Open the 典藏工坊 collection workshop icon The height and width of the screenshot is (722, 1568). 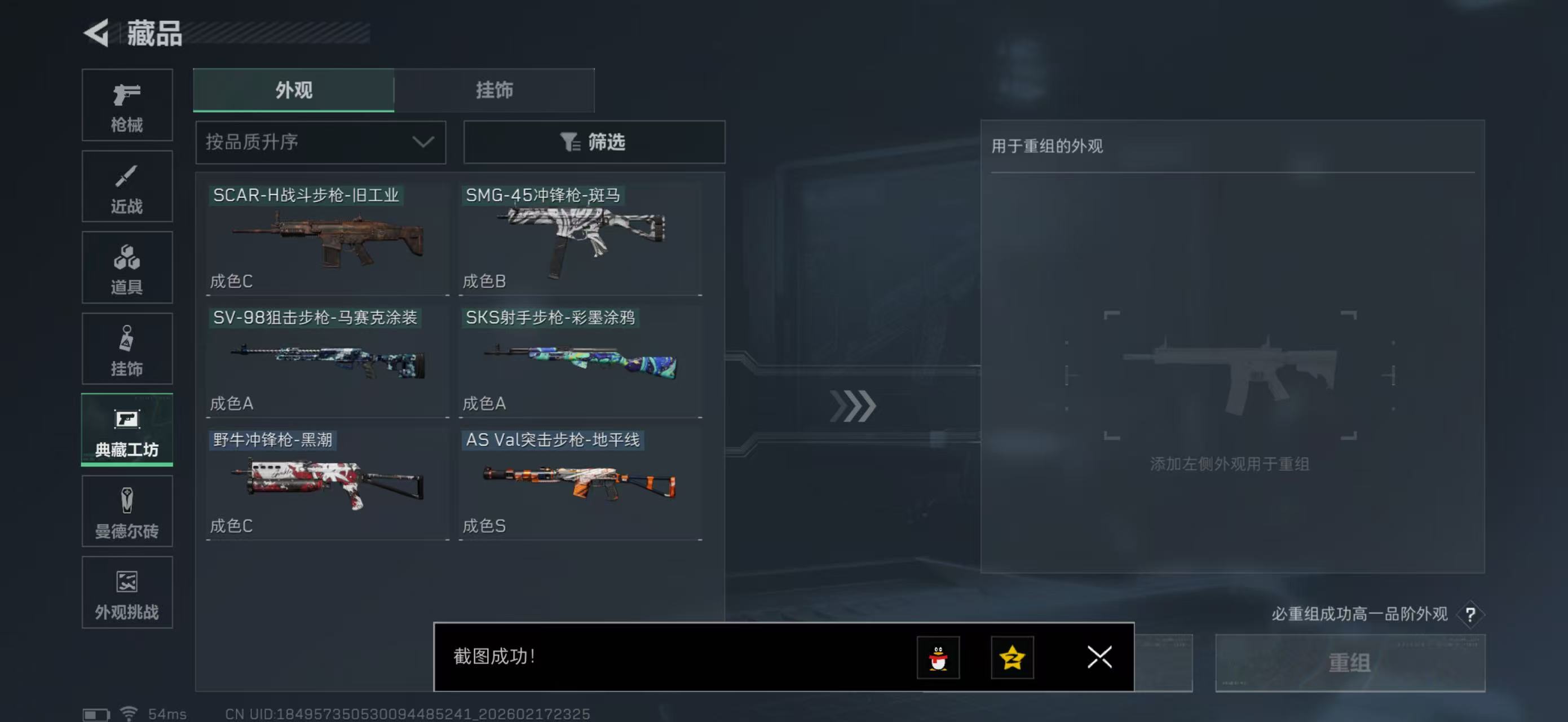pos(127,430)
